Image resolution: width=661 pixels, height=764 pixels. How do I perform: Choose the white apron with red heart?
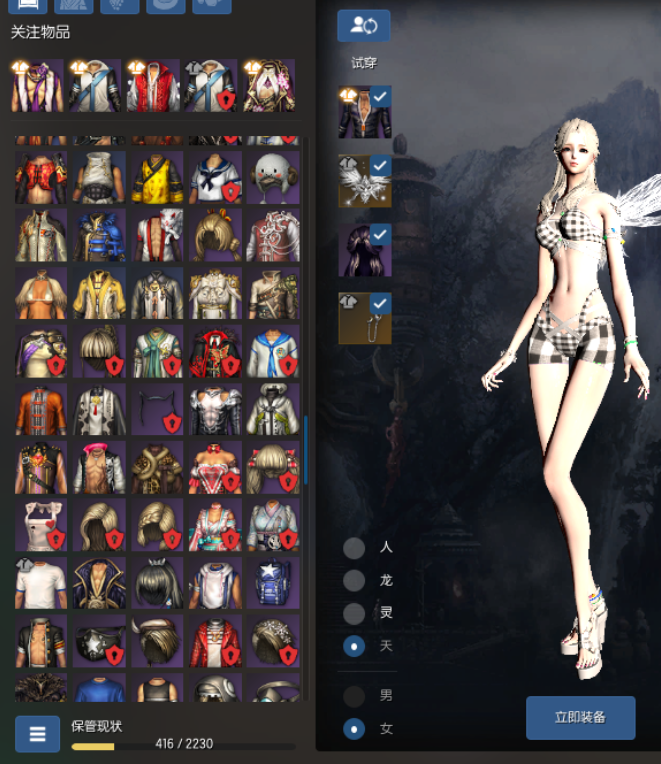(x=41, y=525)
